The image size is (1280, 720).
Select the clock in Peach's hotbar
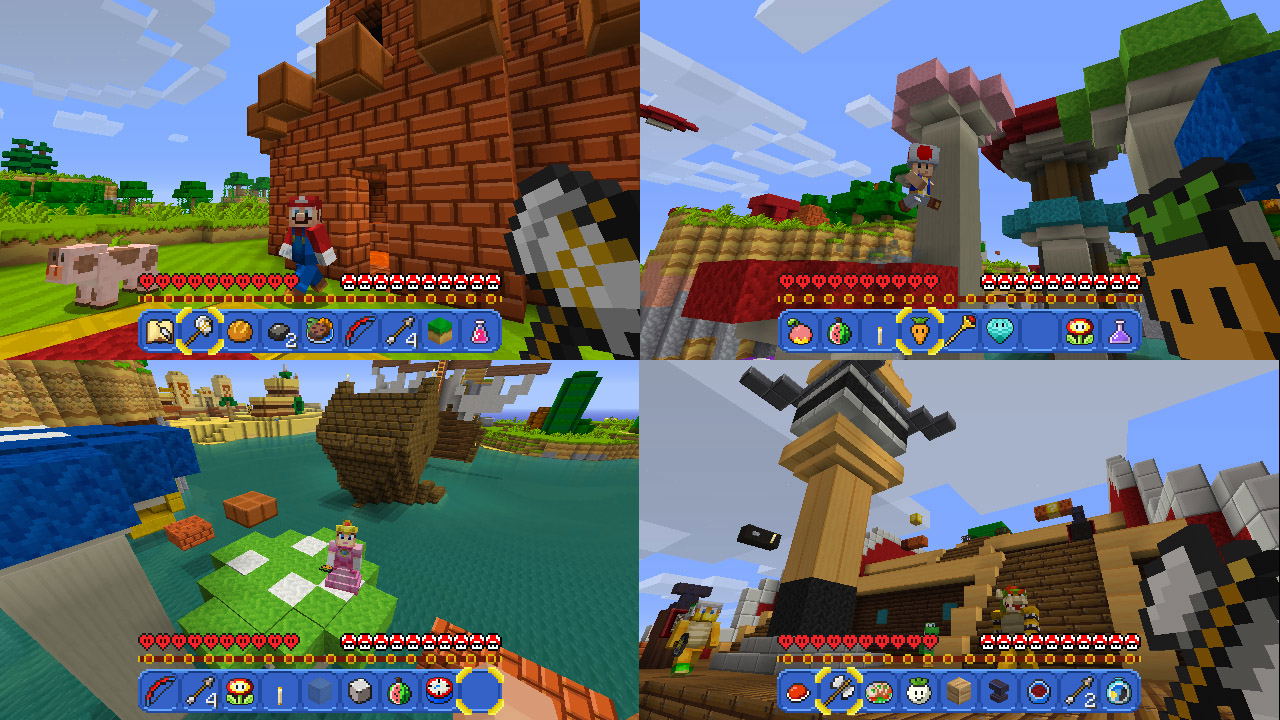click(440, 693)
